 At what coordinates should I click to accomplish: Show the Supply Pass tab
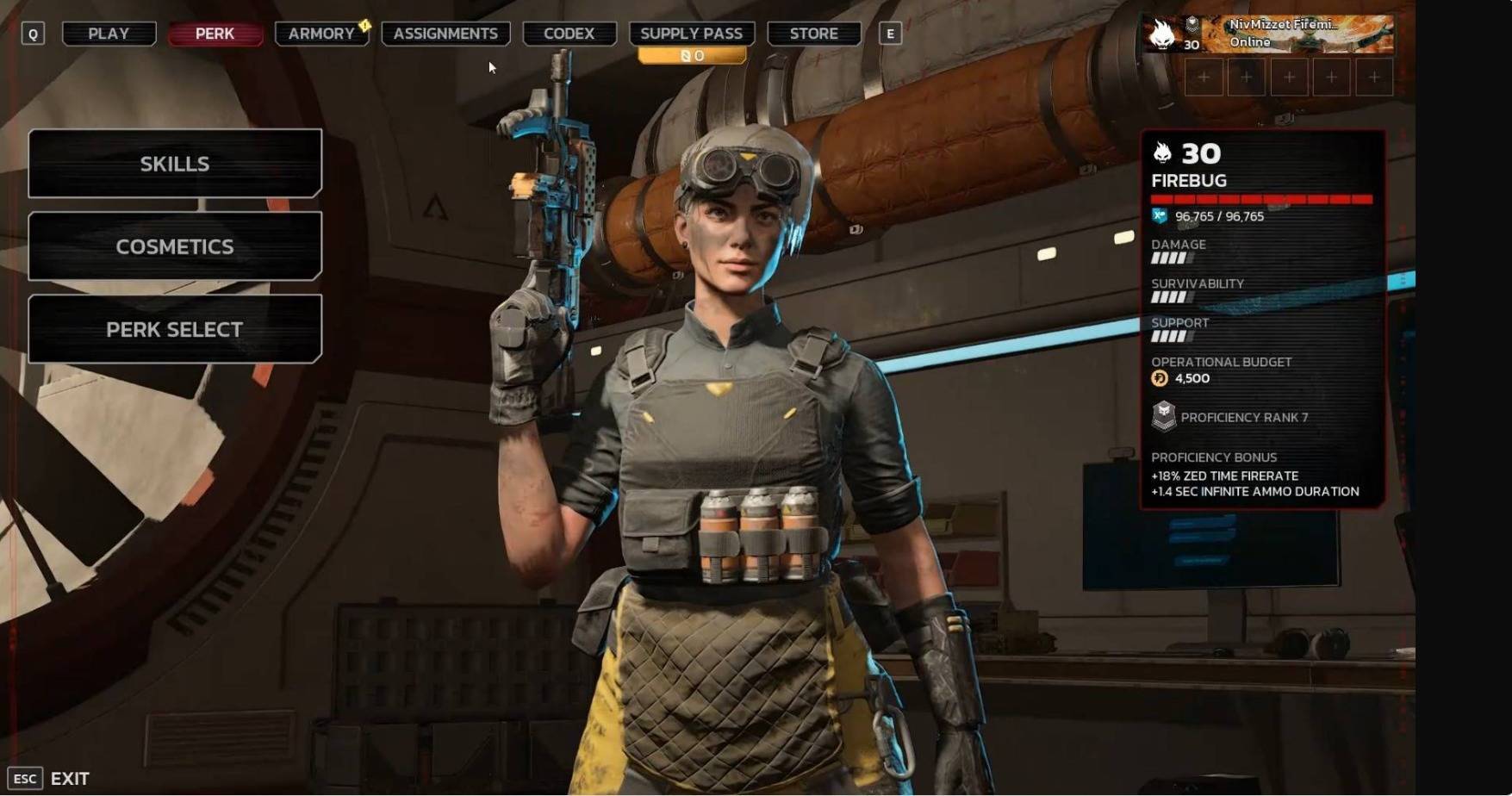click(x=691, y=34)
